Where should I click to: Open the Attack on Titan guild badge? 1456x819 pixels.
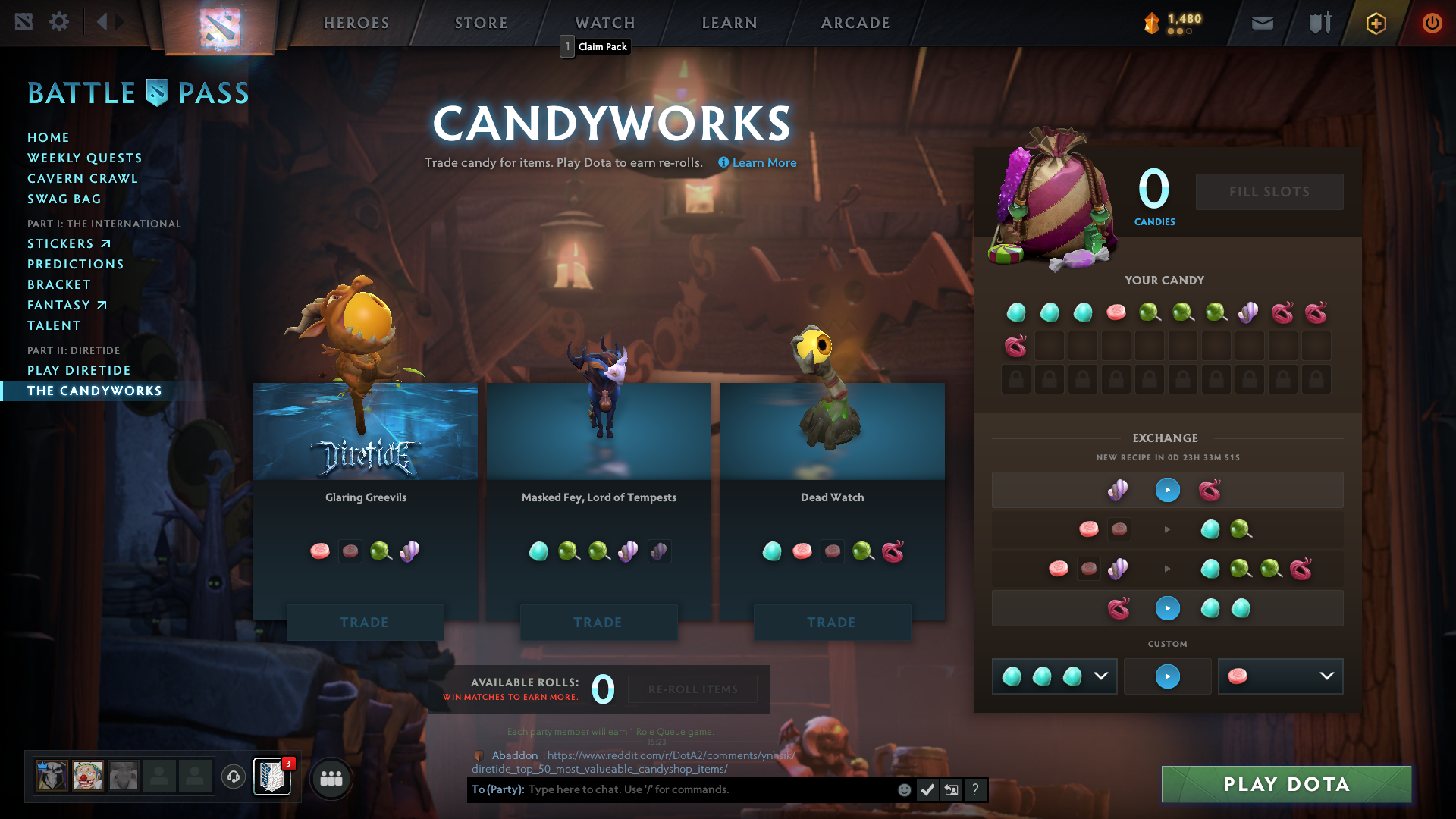[x=271, y=777]
